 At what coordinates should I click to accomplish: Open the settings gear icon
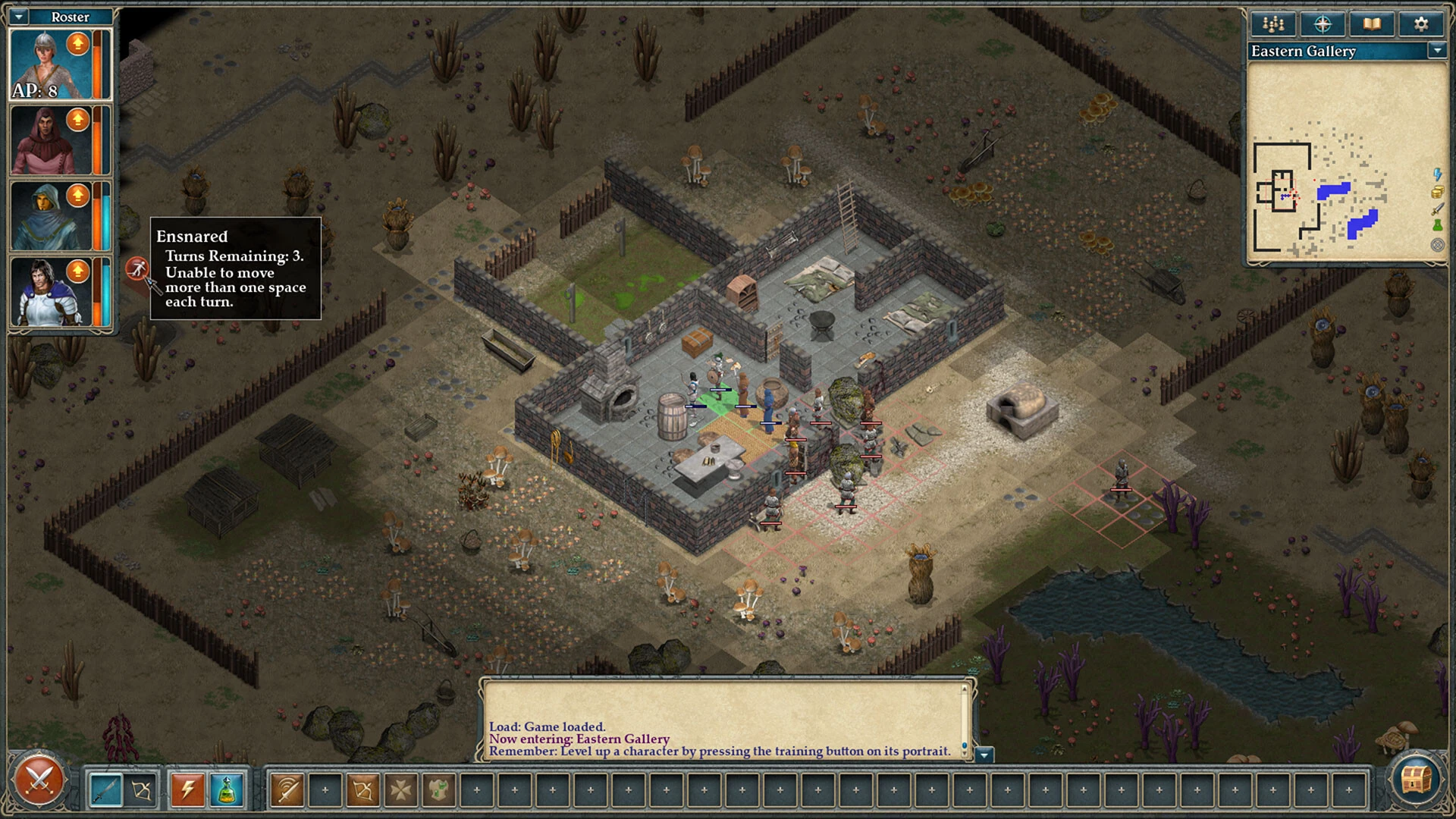pyautogui.click(x=1420, y=24)
